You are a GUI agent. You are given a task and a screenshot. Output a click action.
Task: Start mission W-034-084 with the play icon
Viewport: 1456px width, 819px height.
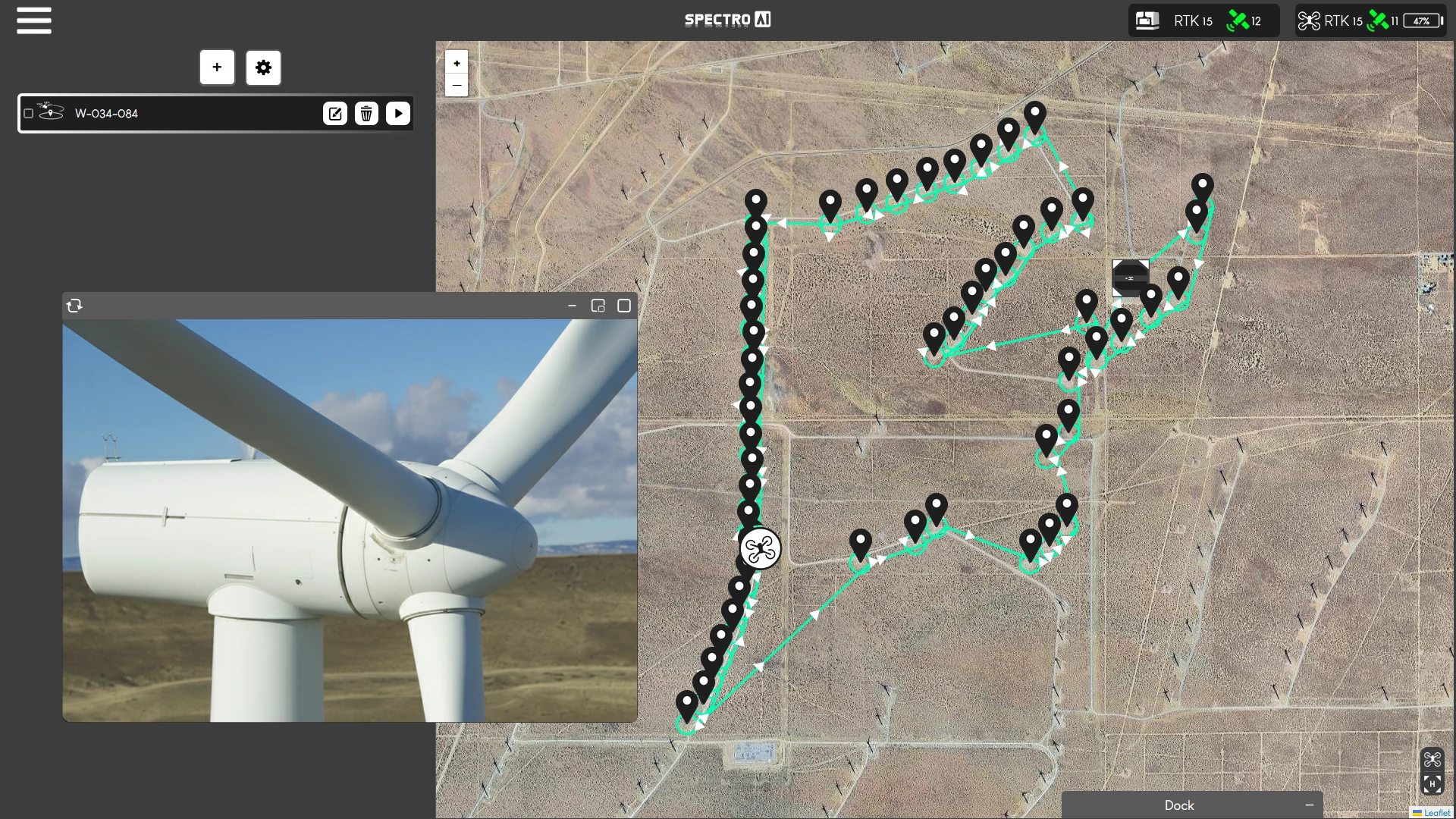click(398, 113)
